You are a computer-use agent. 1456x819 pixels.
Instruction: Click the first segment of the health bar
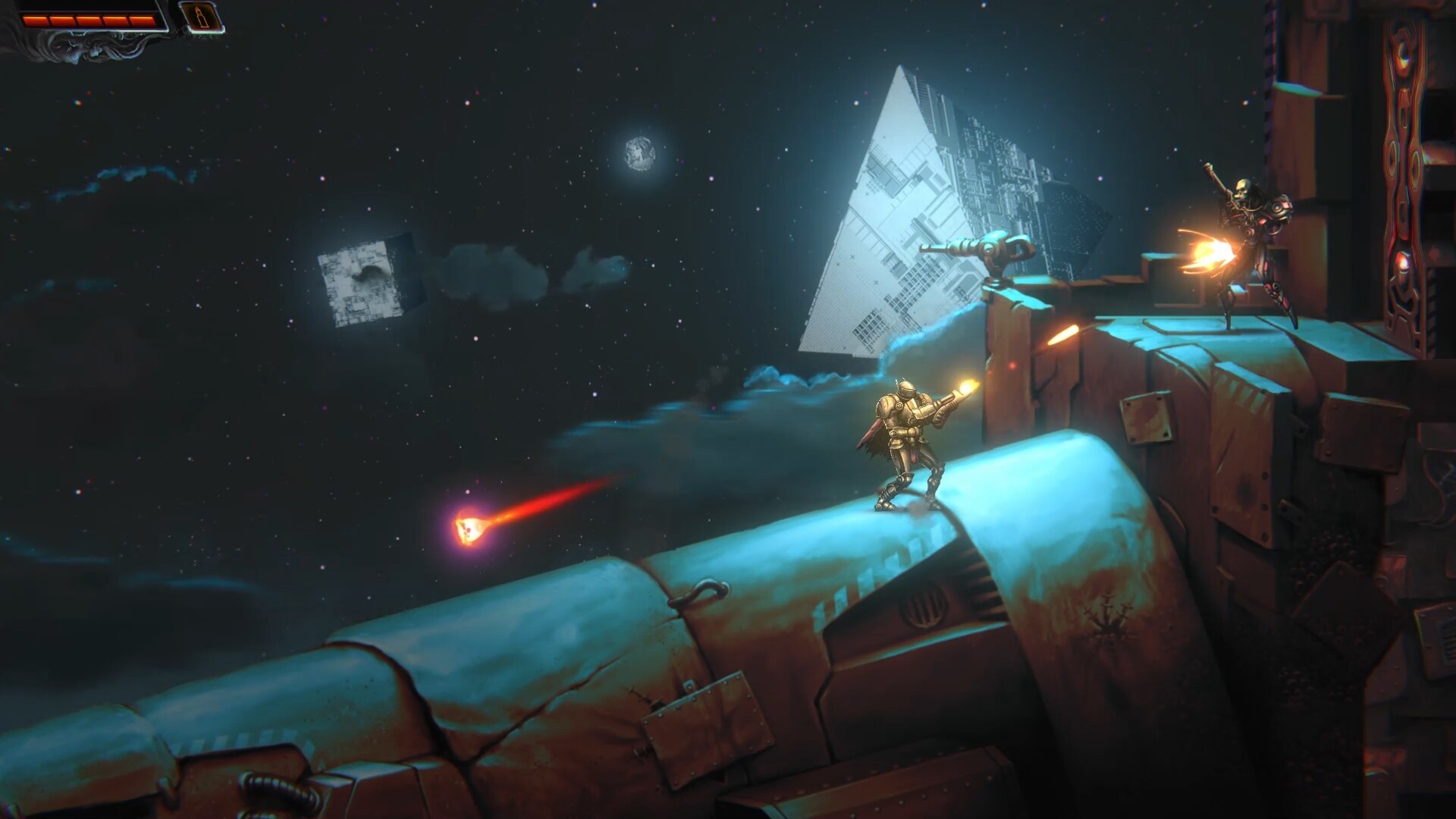pos(35,19)
